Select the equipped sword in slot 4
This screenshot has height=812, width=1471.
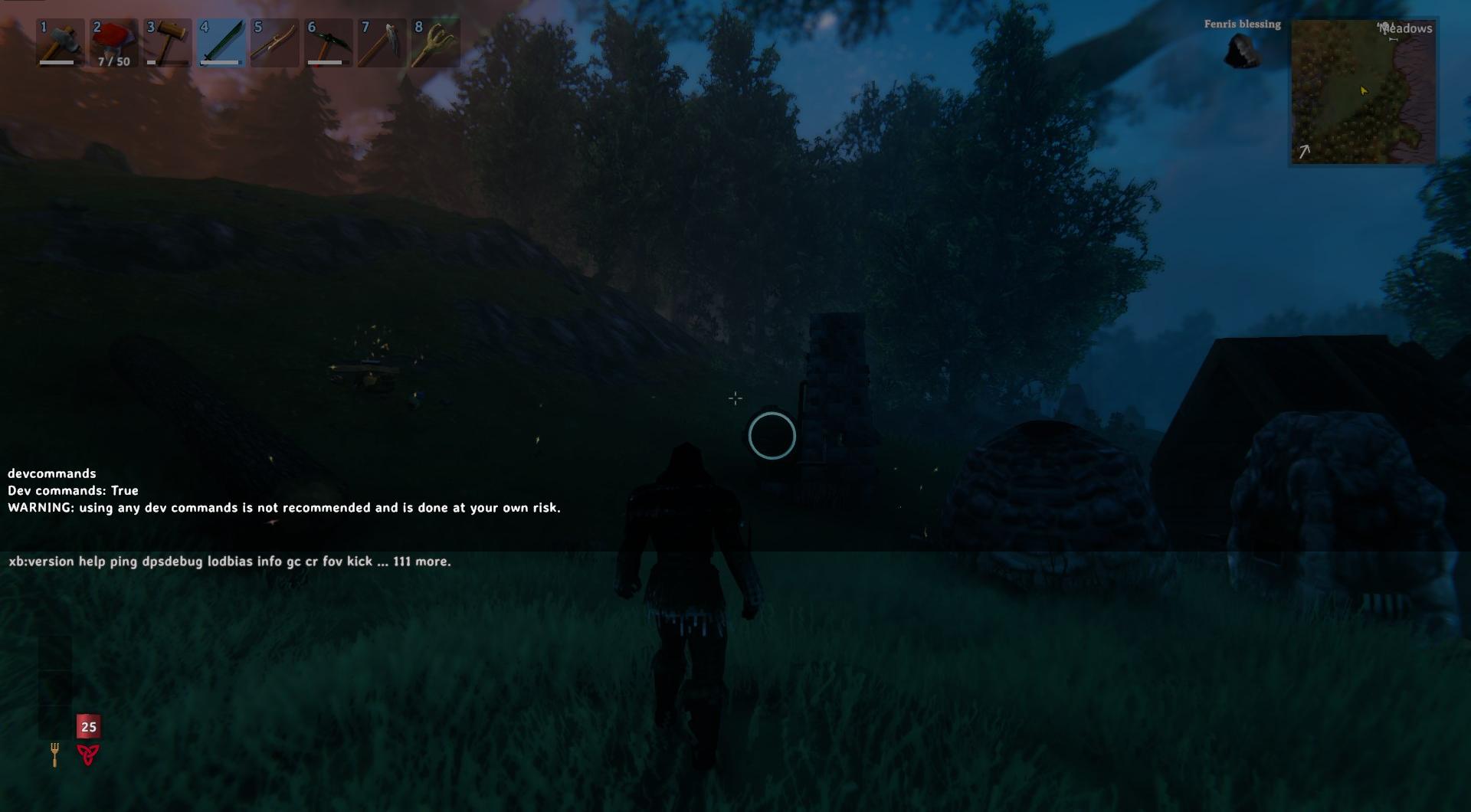click(x=221, y=42)
